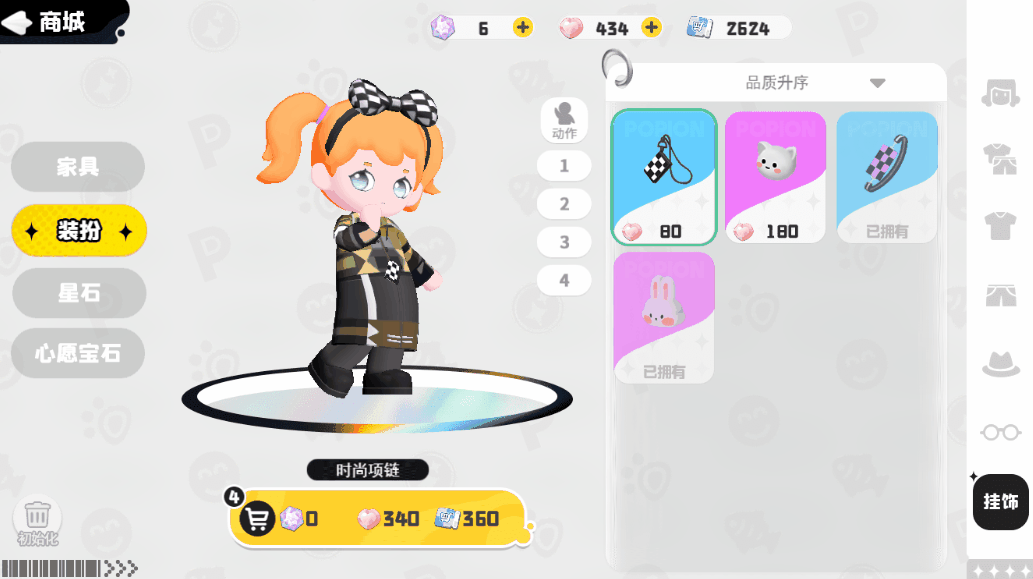Add more purple star gems
Viewport: 1033px width, 579px height.
[523, 28]
